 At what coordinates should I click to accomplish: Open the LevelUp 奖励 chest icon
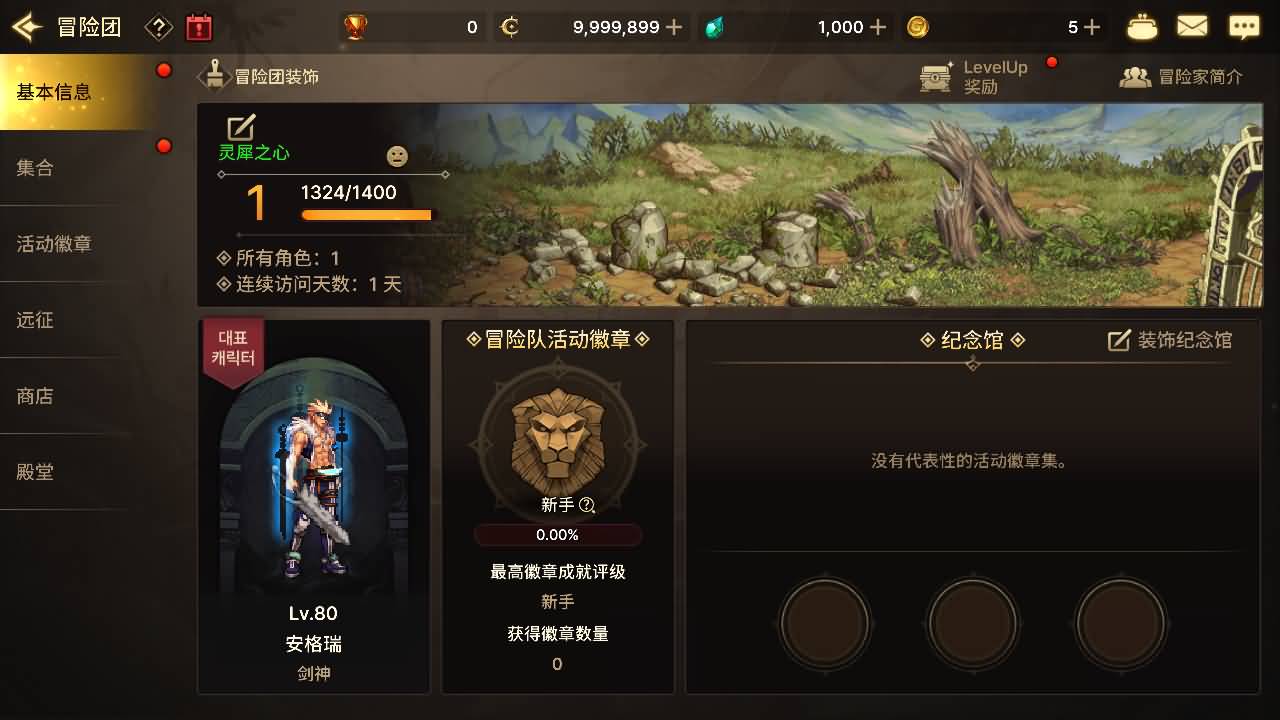coord(934,75)
